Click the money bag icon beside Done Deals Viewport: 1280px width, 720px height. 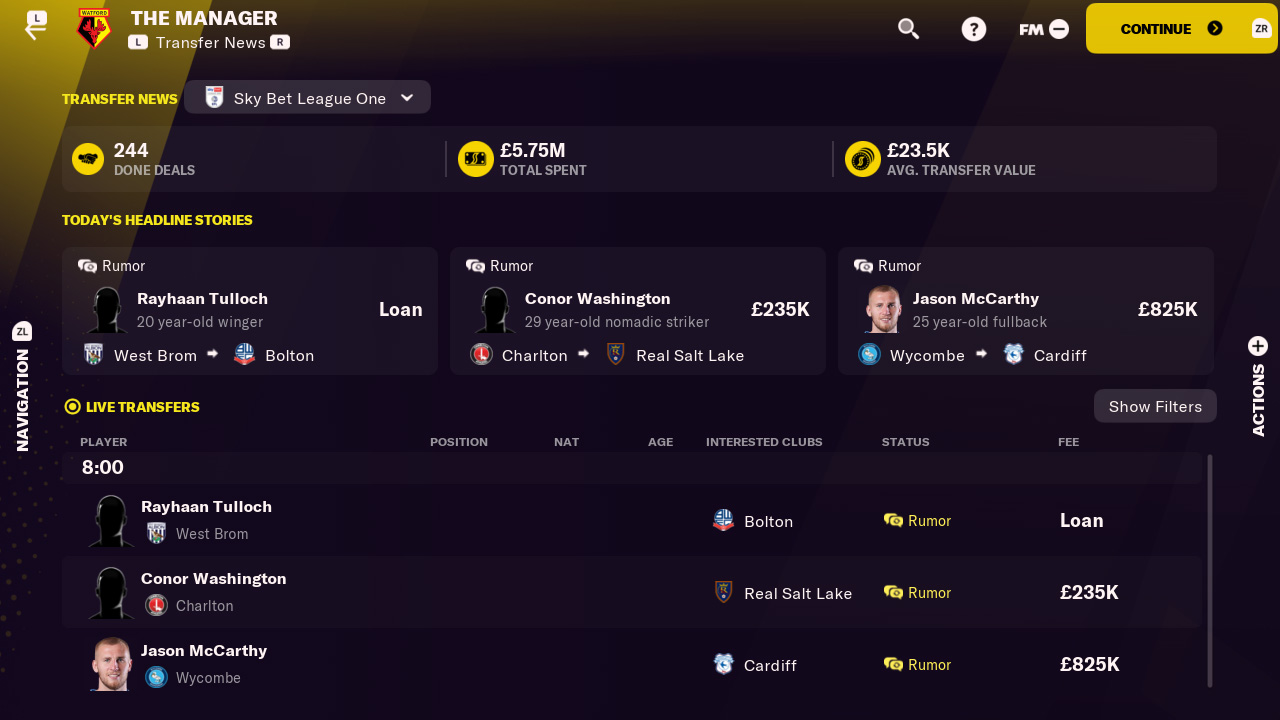[x=87, y=158]
